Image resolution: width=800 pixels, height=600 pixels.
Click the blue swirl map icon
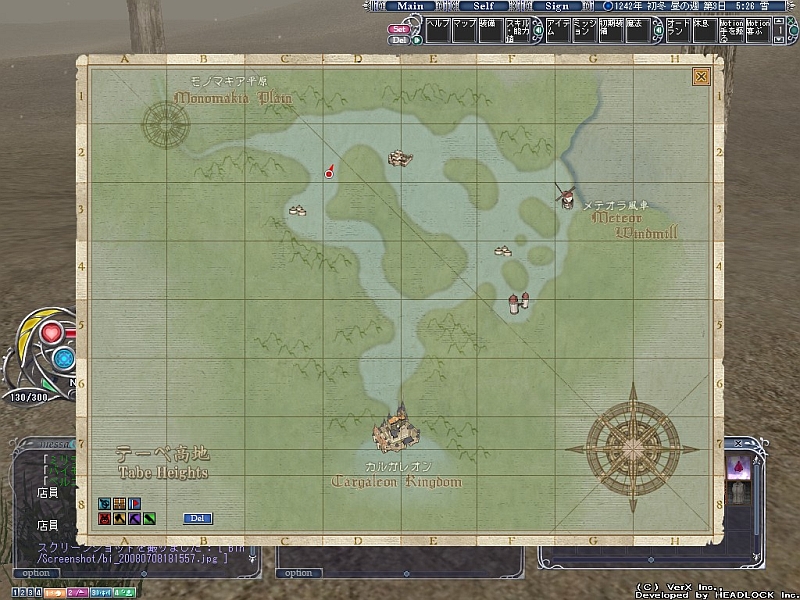(104, 503)
